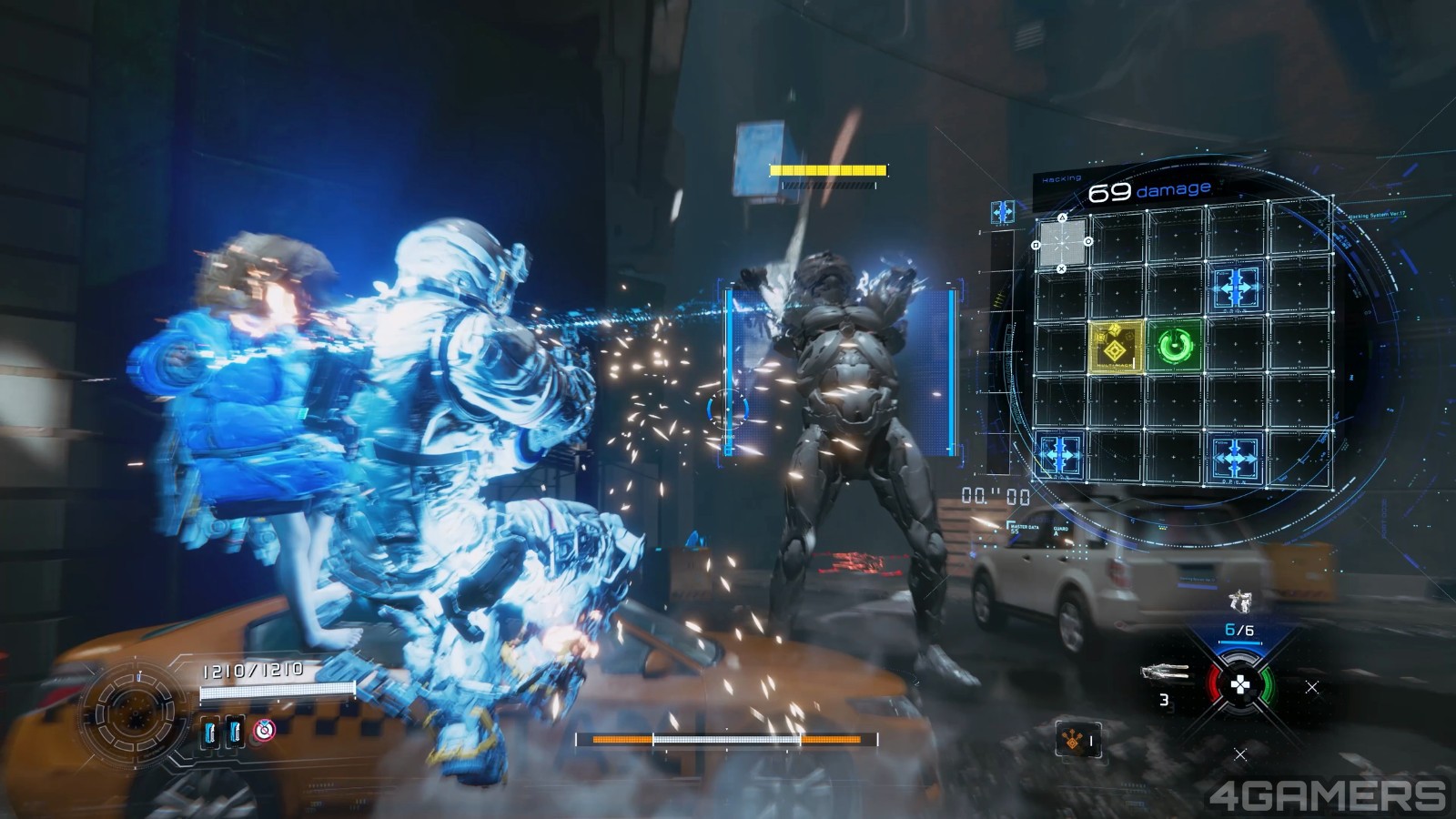The width and height of the screenshot is (1456, 819).
Task: Activate the green power node on hacking grid
Action: [x=1175, y=346]
